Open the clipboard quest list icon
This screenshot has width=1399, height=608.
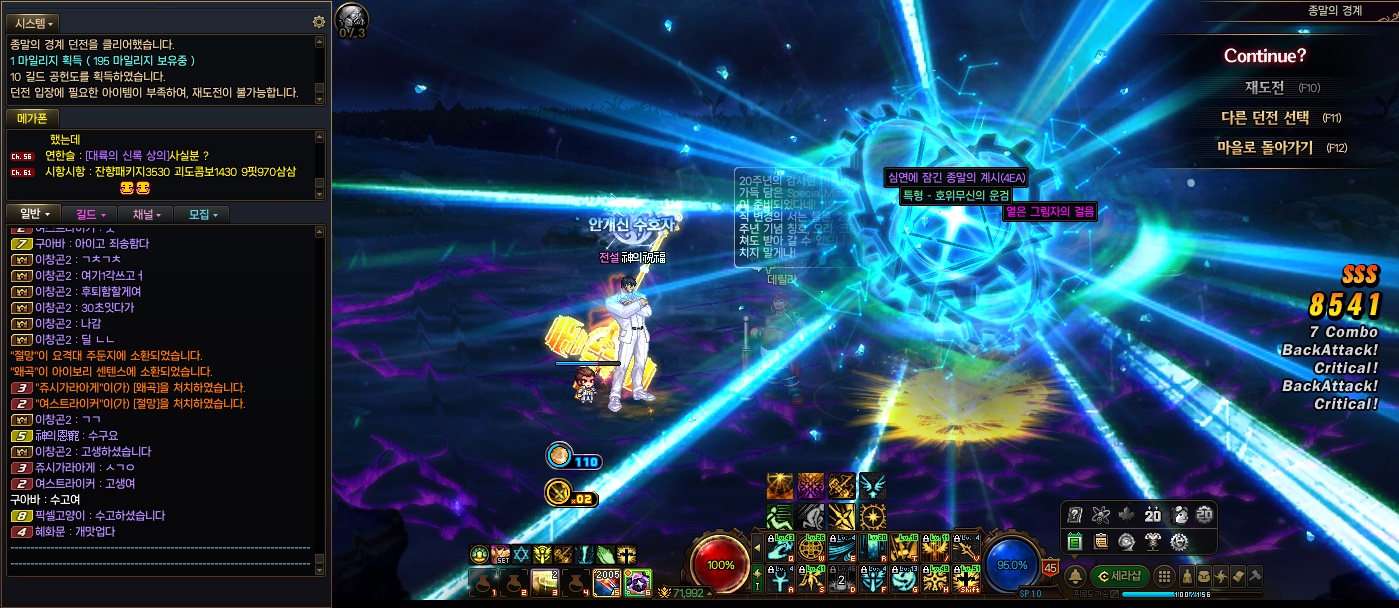coord(1101,541)
